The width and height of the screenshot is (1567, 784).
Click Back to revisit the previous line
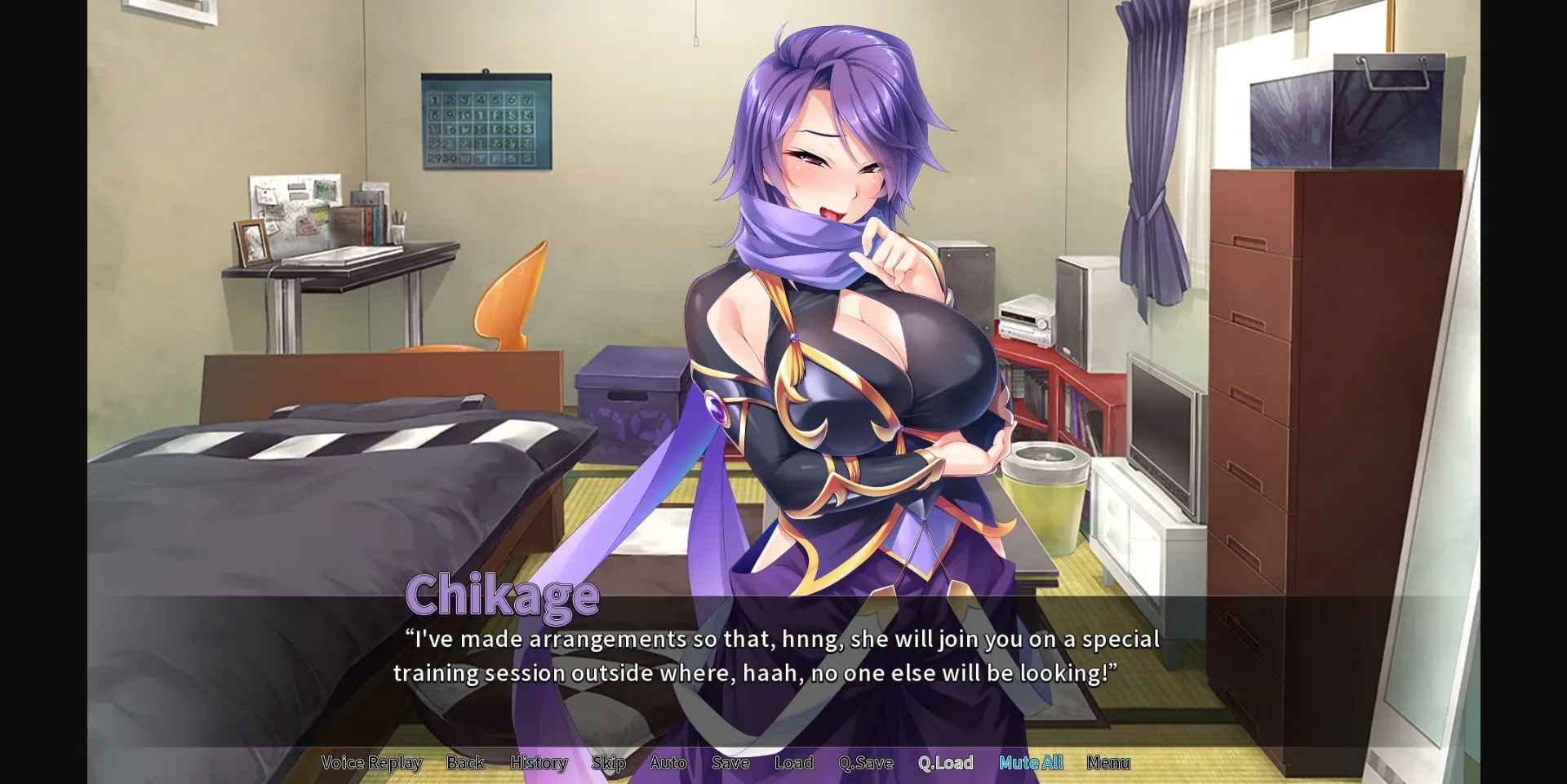tap(464, 763)
